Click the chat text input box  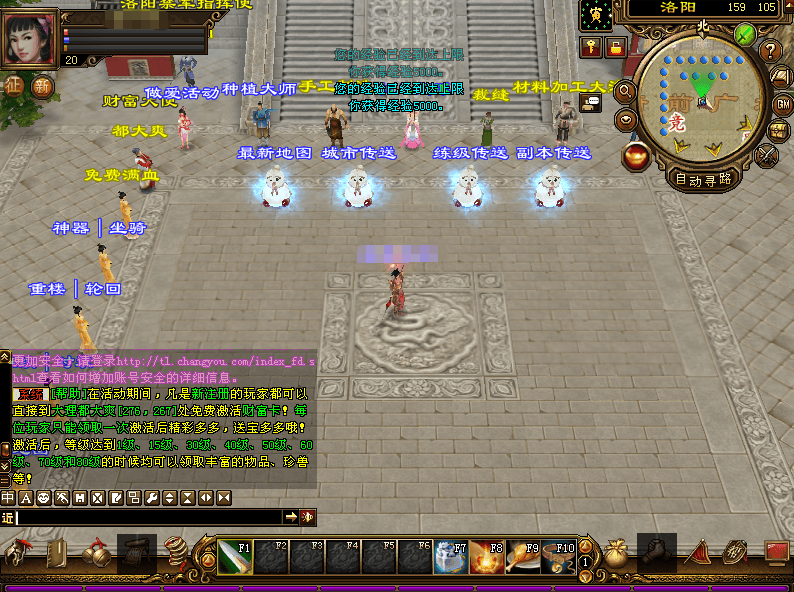coord(148,517)
